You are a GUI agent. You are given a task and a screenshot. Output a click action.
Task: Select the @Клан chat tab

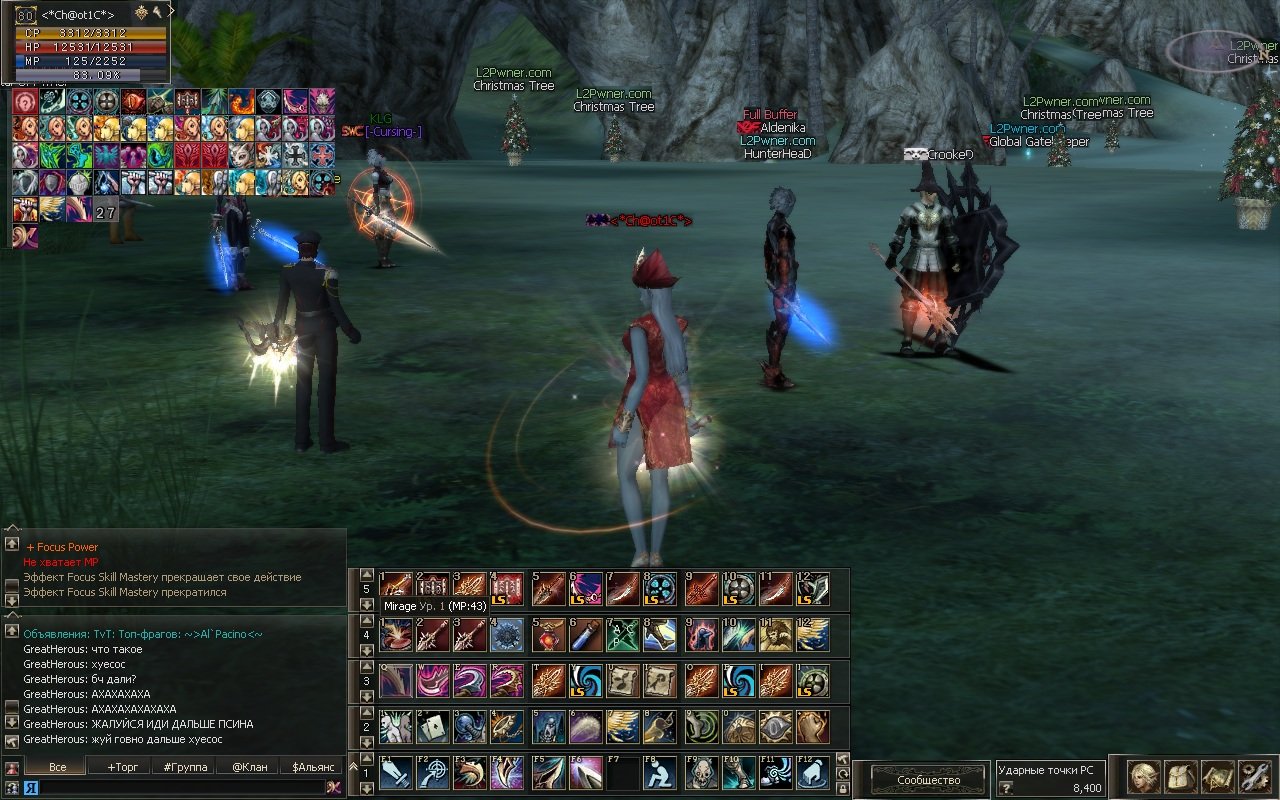point(249,767)
